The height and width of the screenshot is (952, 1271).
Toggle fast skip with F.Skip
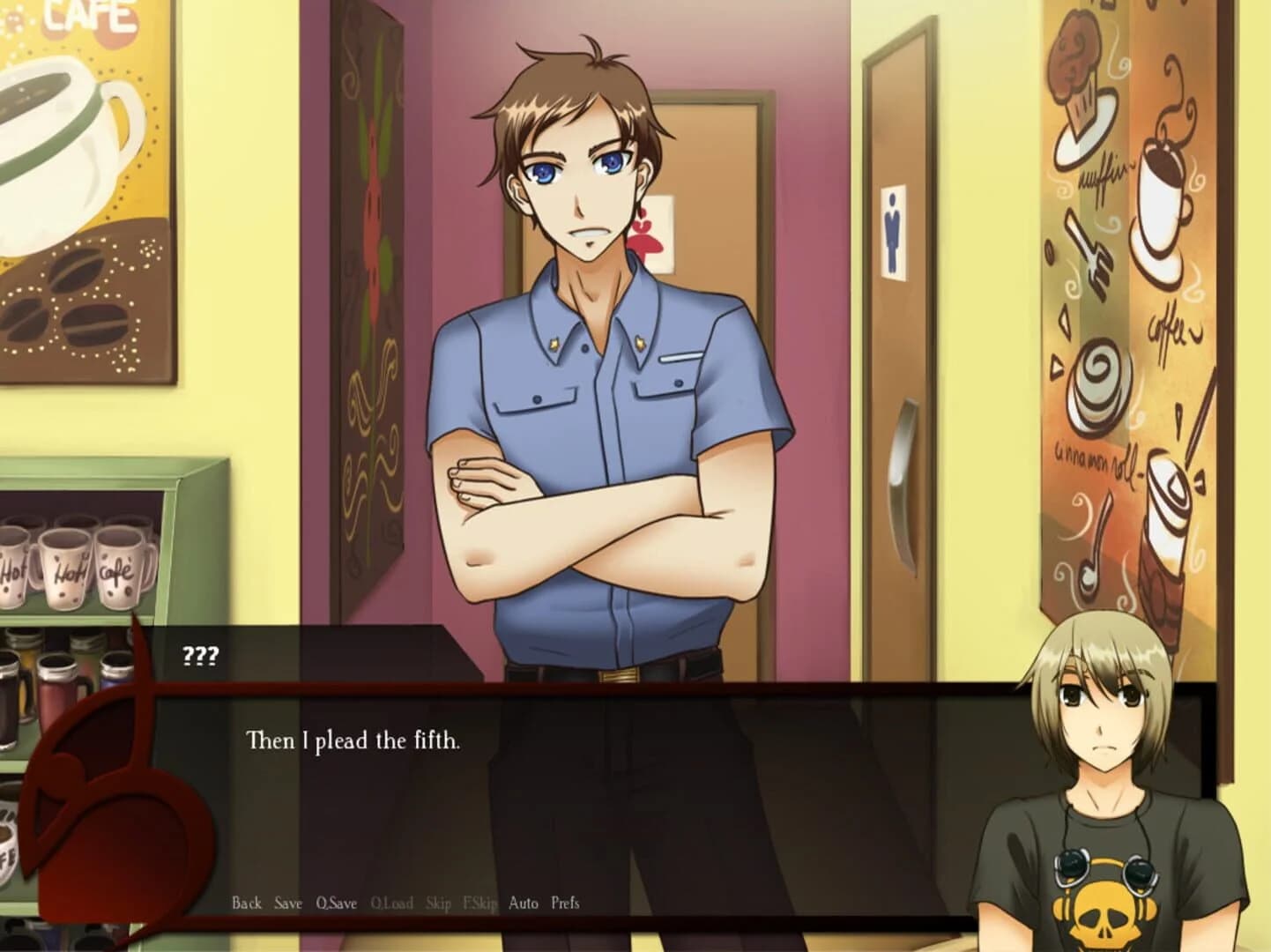pyautogui.click(x=481, y=903)
